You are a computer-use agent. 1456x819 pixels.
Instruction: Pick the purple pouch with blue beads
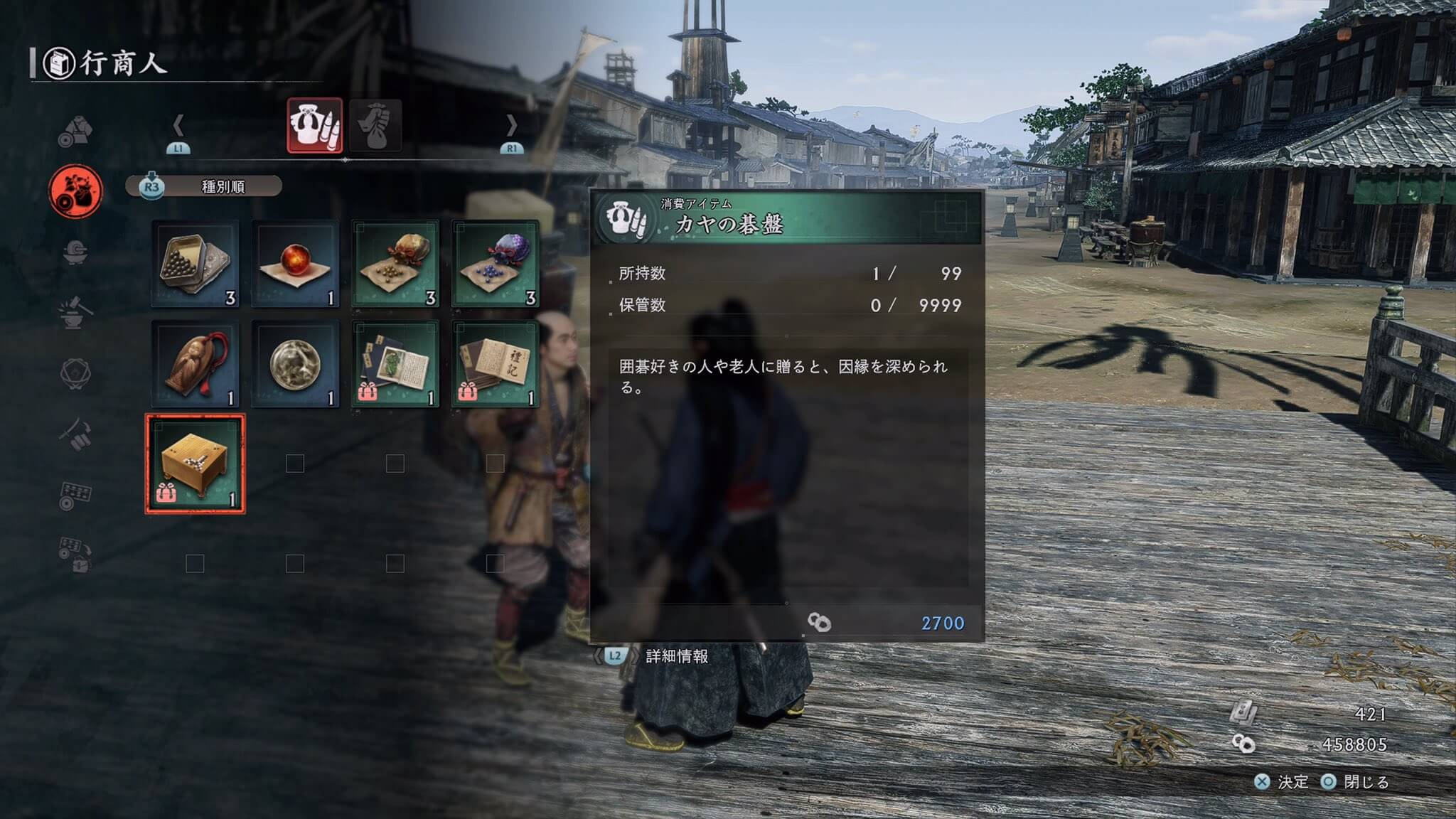(x=496, y=264)
